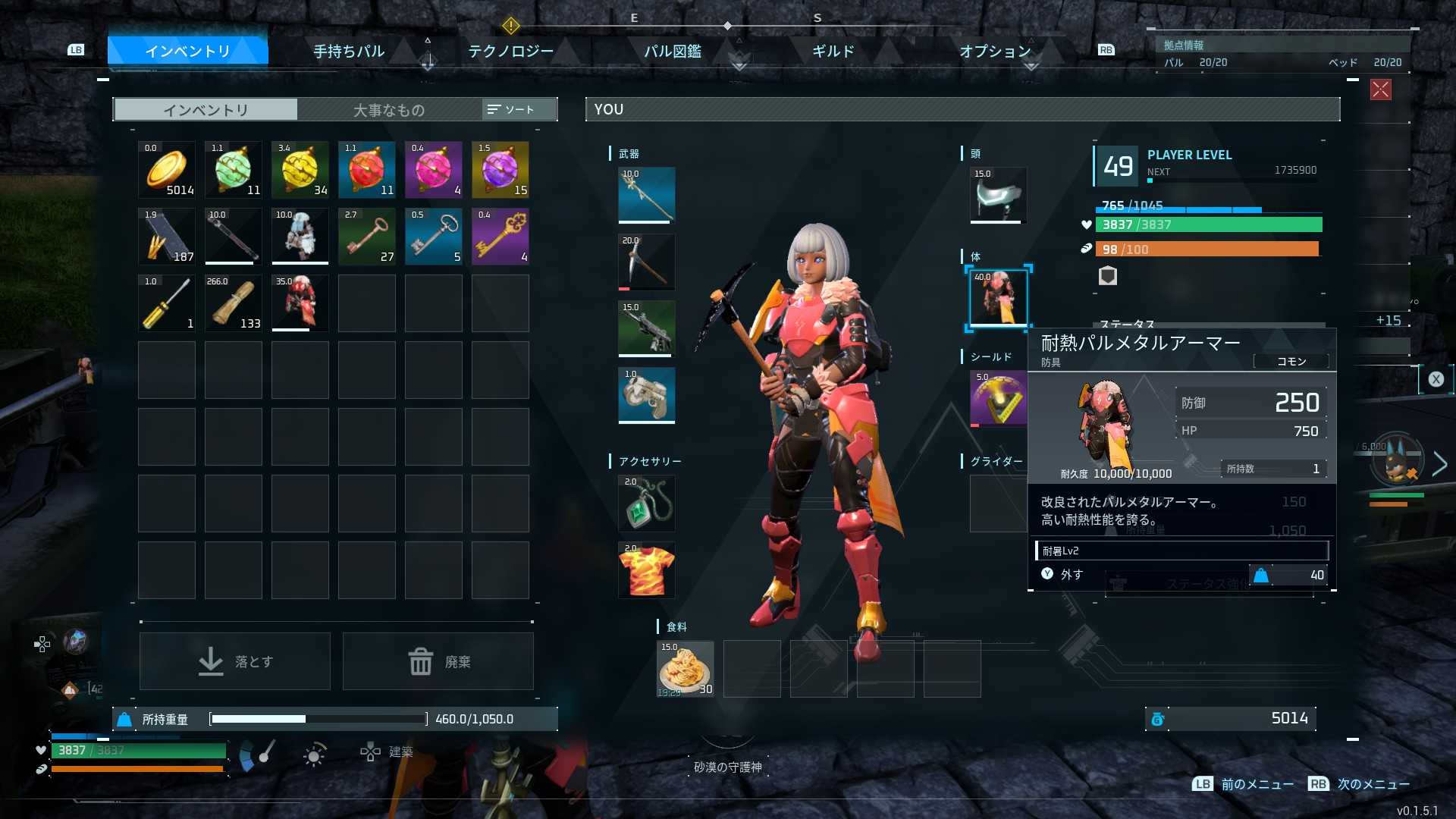
Task: Sort inventory with the ソート button
Action: pyautogui.click(x=512, y=110)
